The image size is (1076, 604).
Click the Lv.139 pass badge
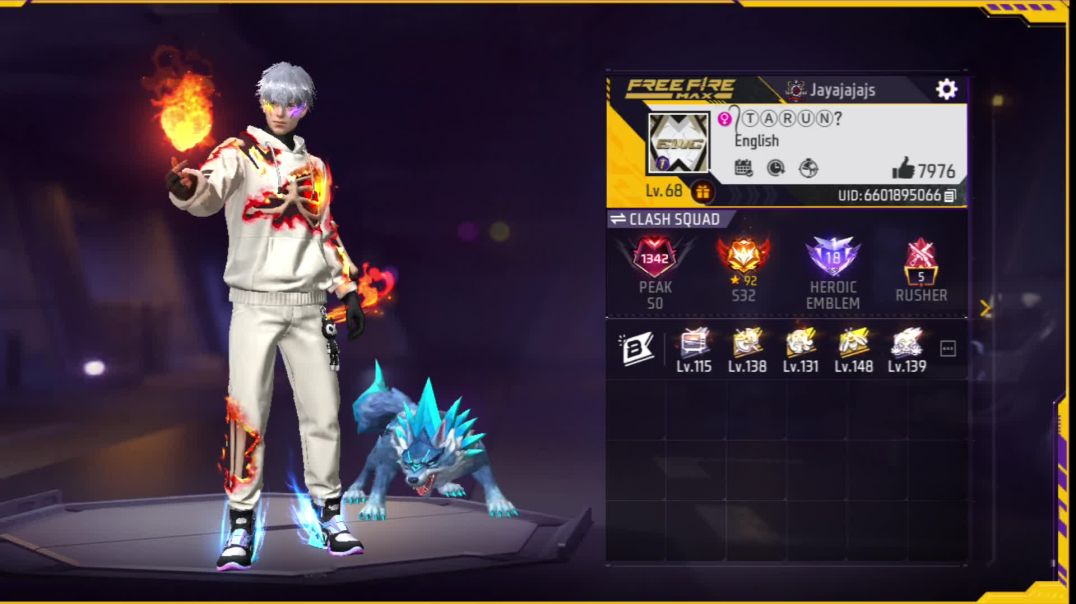tap(906, 343)
